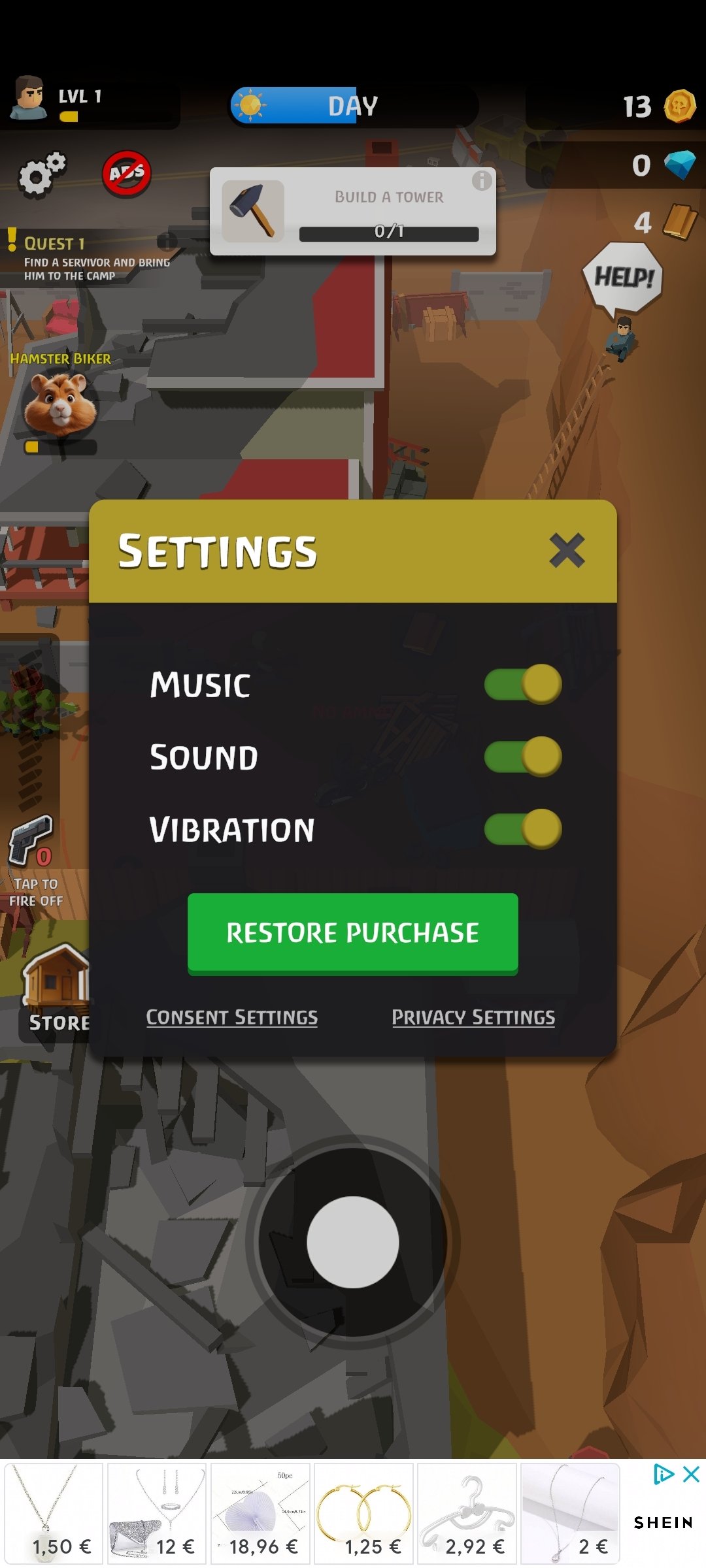This screenshot has height=1568, width=706.
Task: Open Privacy Settings link
Action: coord(473,1017)
